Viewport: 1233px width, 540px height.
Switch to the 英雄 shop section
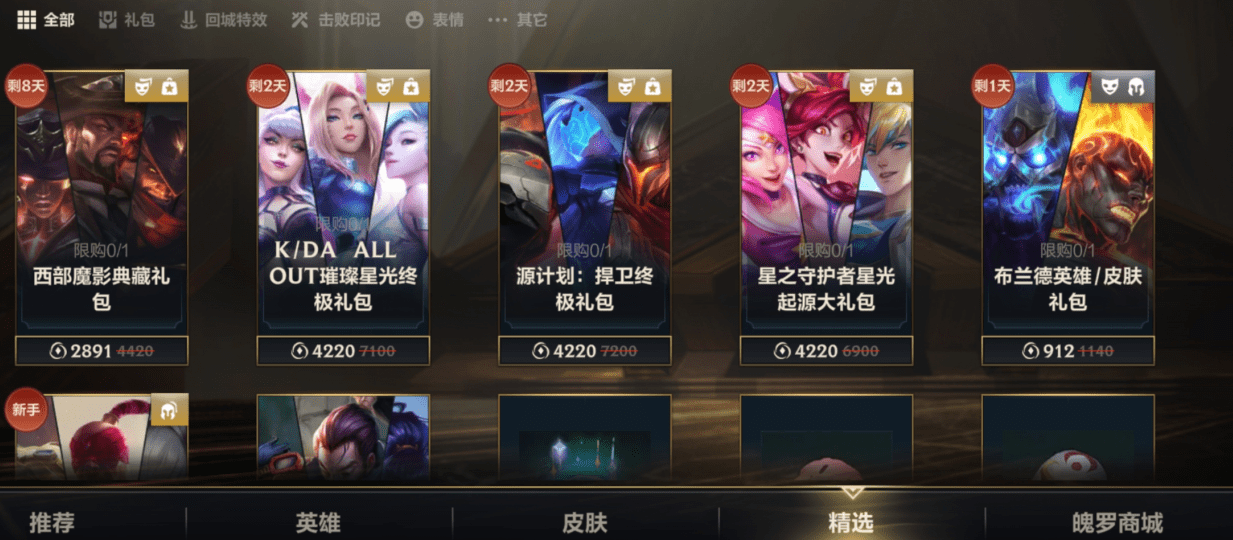(x=318, y=522)
